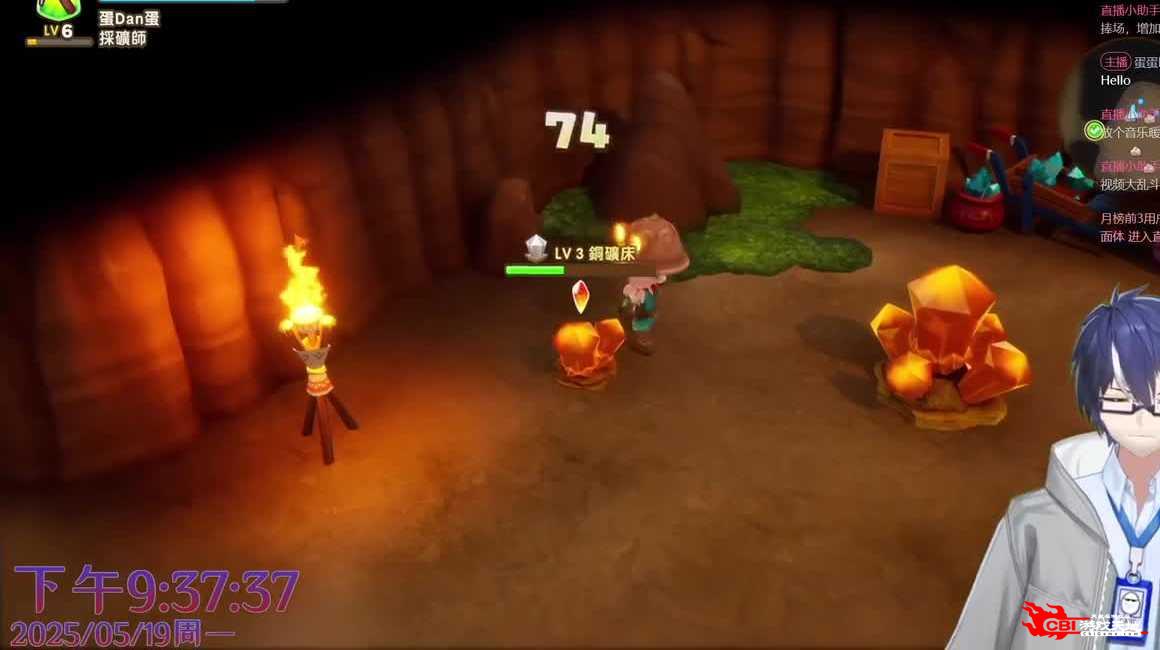Viewport: 1160px width, 650px height.
Task: Click the 主播 host badge in chat
Action: (x=1115, y=61)
